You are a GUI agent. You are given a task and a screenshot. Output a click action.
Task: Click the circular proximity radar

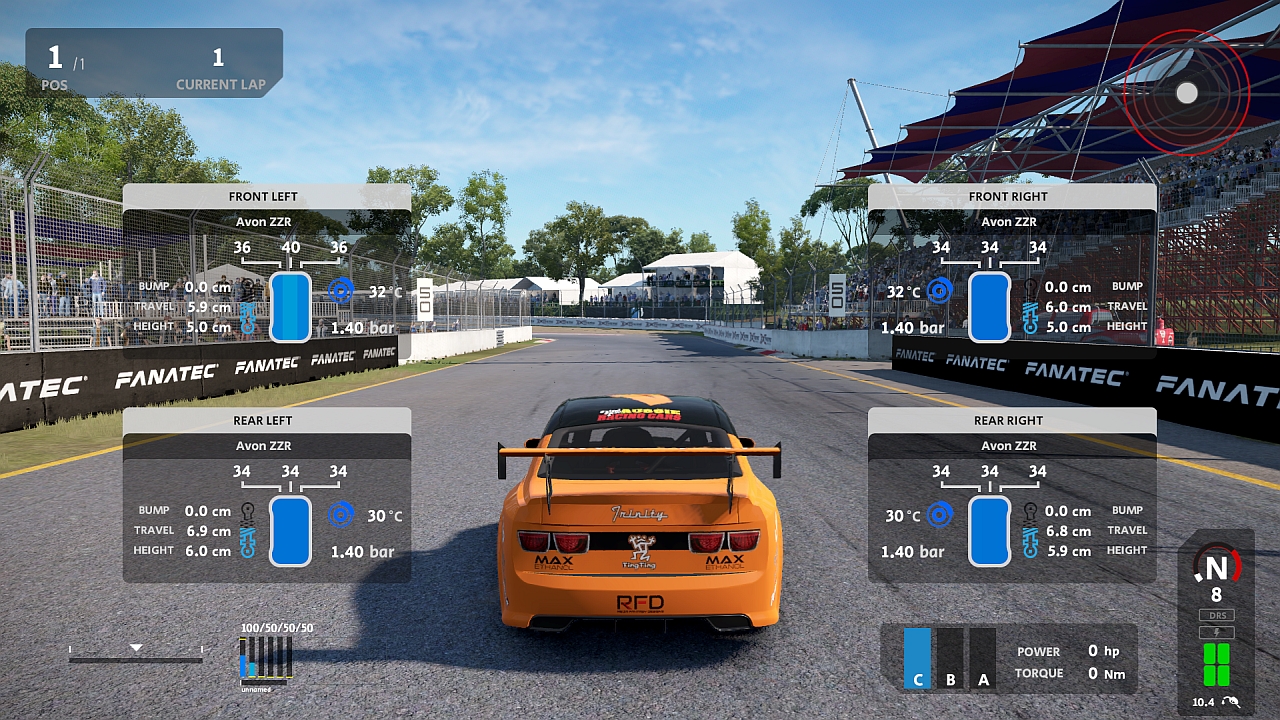point(1186,93)
